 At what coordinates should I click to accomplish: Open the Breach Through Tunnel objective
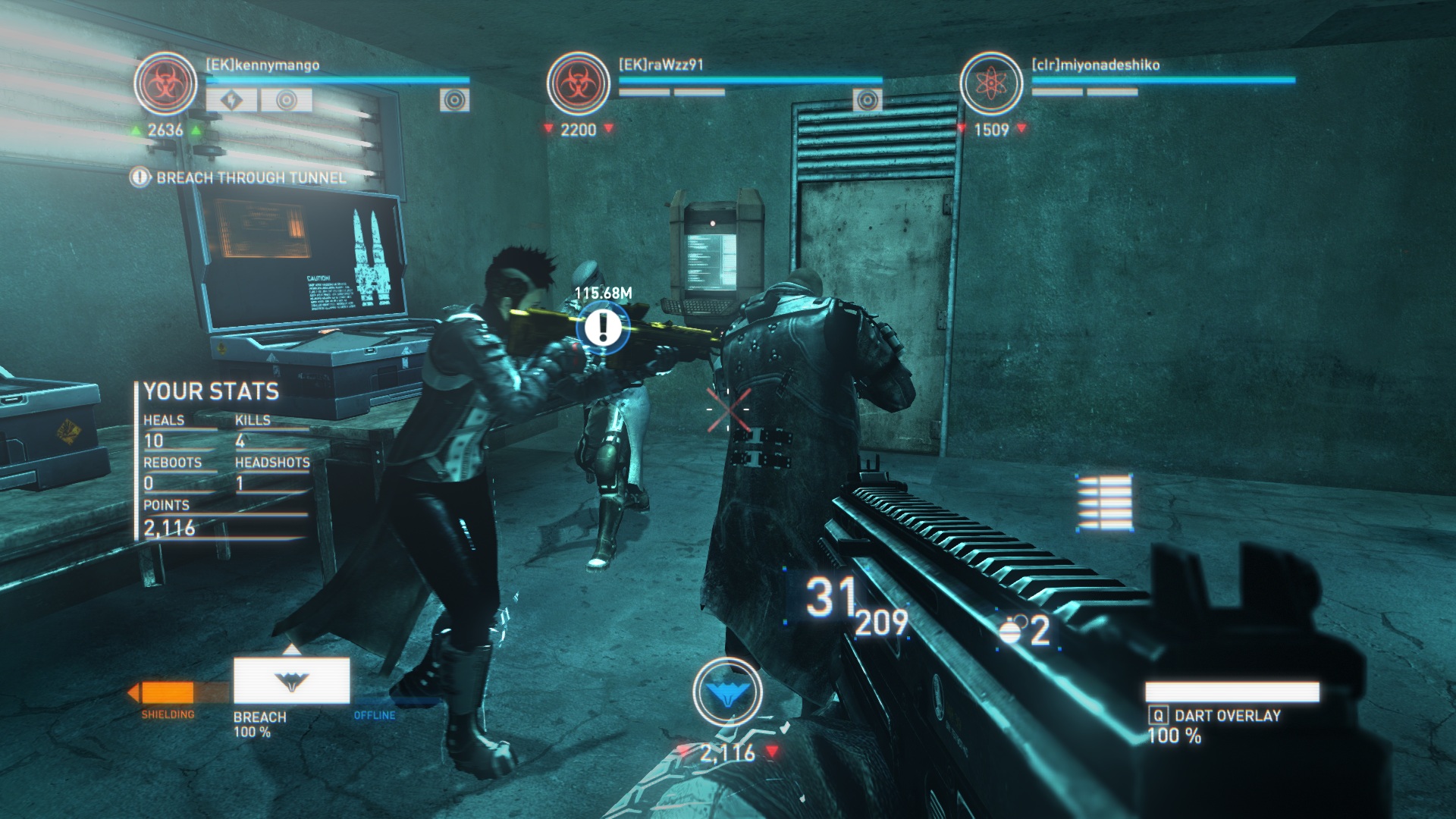click(250, 177)
